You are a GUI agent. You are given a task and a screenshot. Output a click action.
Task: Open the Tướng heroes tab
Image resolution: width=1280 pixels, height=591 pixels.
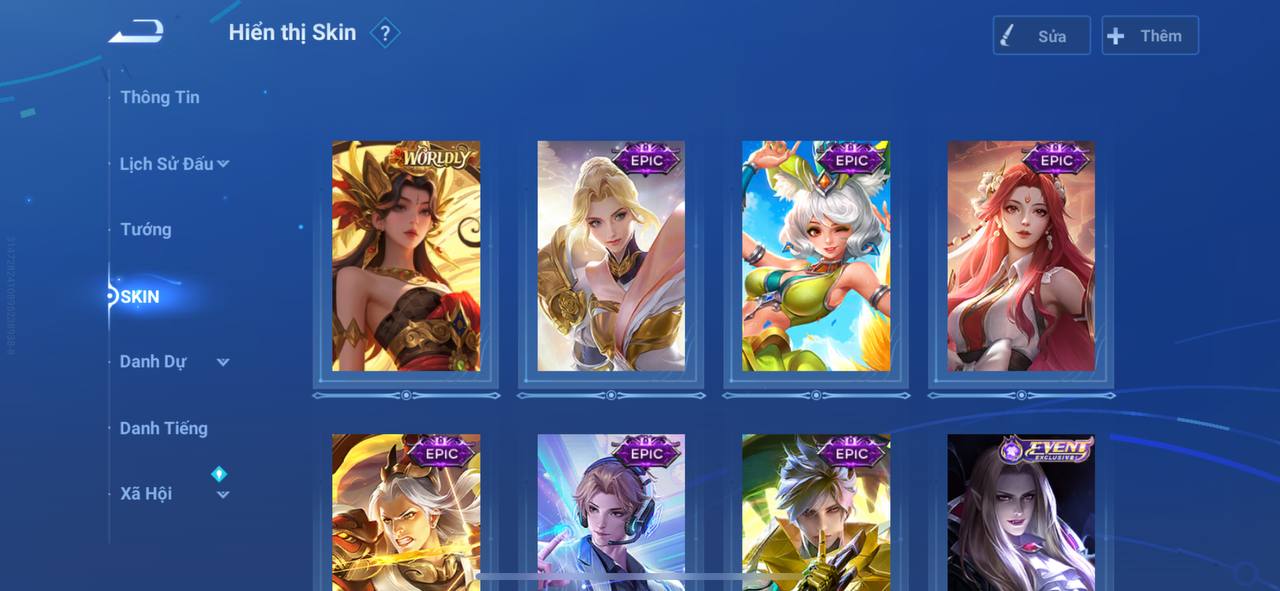coord(146,230)
